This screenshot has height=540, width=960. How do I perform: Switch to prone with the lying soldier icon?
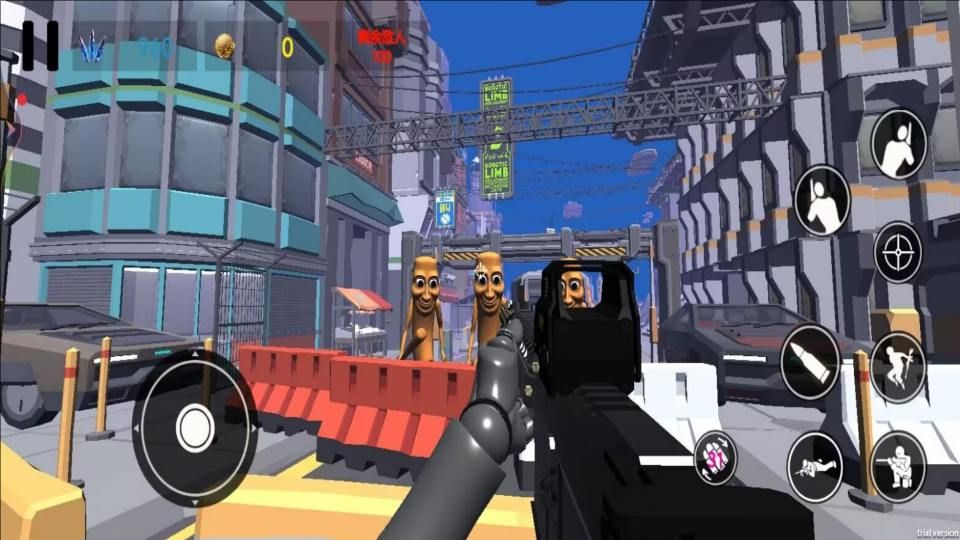click(x=814, y=466)
